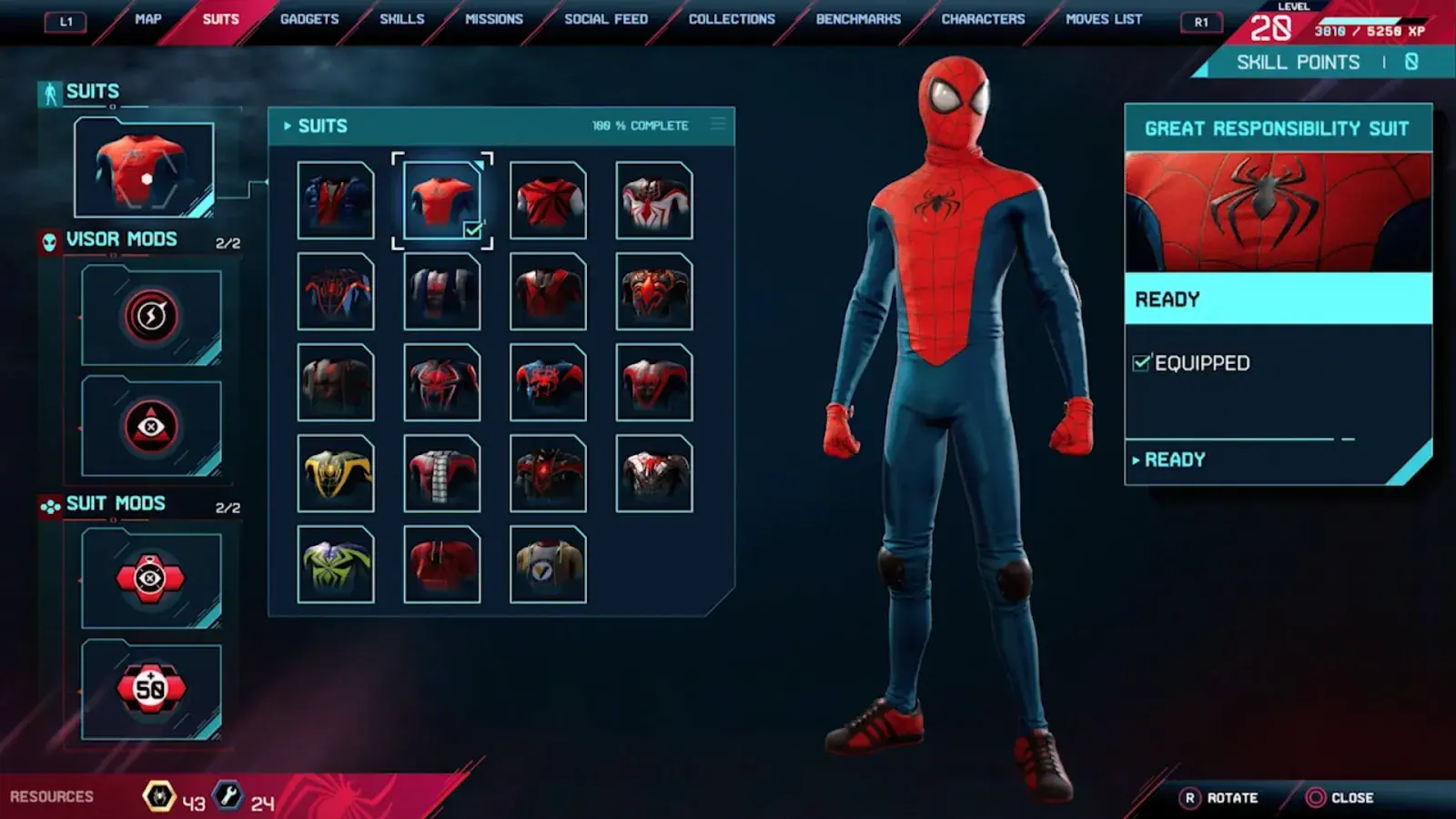Open the Missions tab
This screenshot has height=819, width=1456.
(494, 19)
